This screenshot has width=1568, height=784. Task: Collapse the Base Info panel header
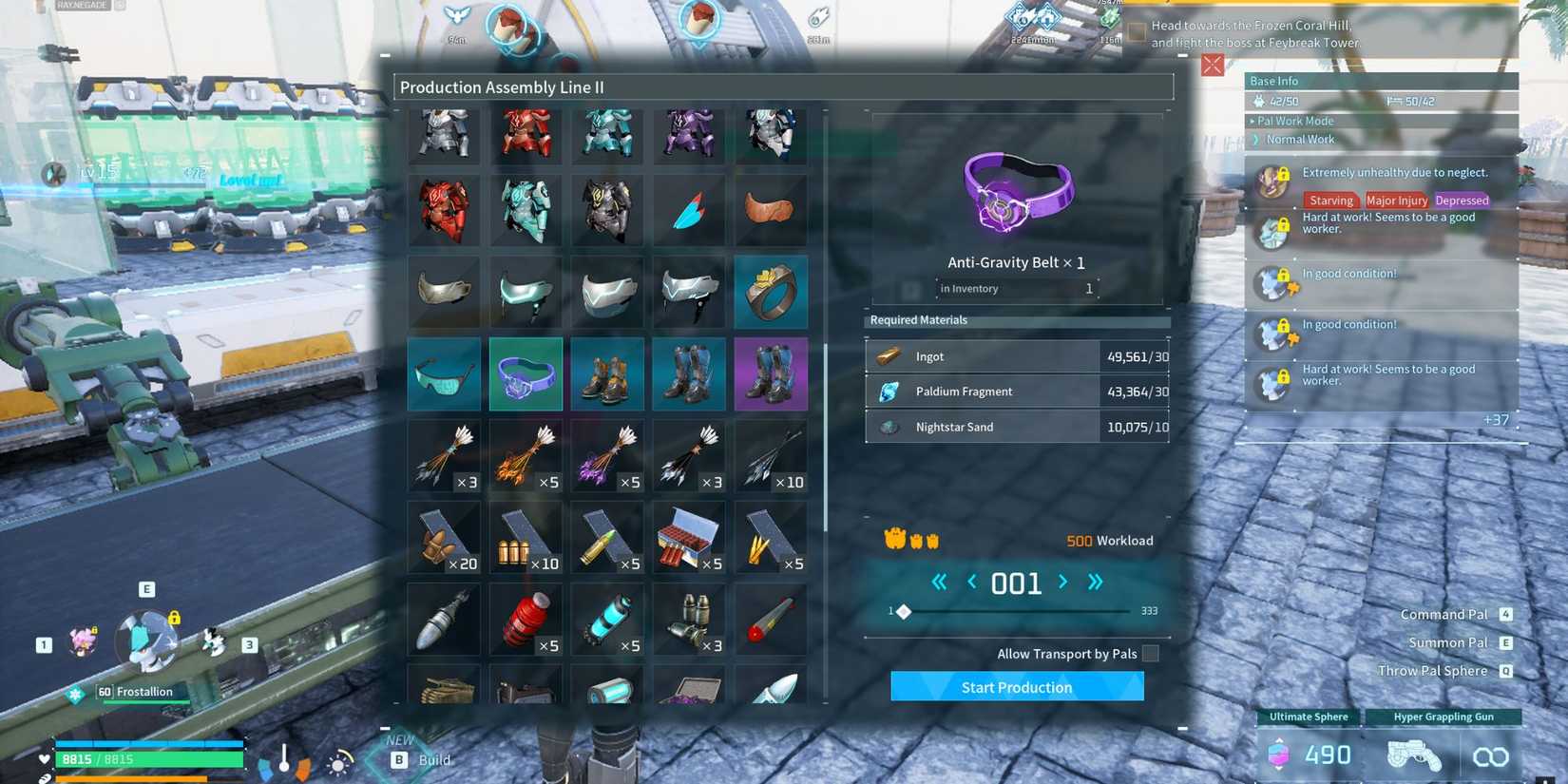tap(1273, 81)
